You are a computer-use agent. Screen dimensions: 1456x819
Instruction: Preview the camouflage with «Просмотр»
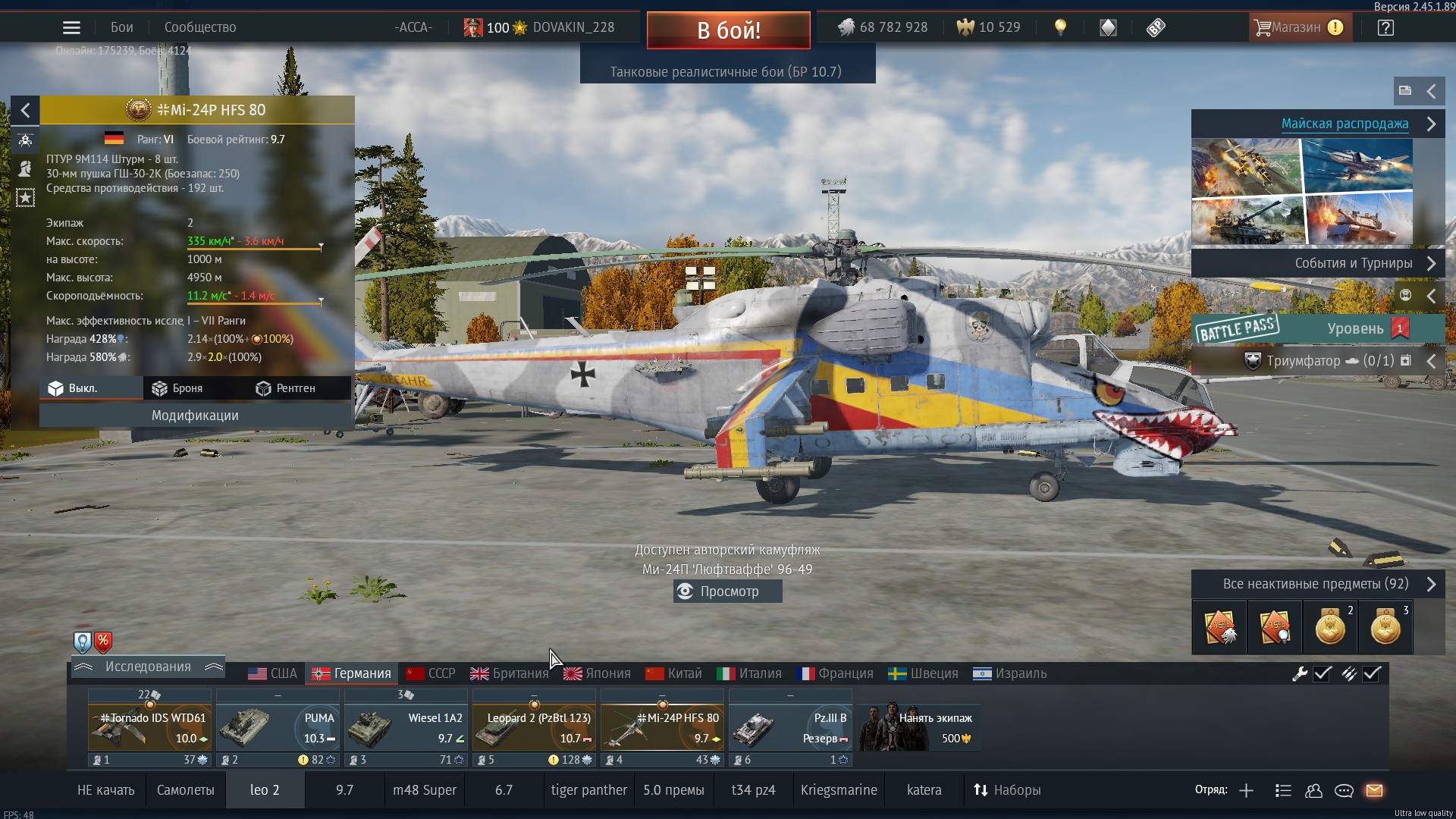[x=728, y=591]
